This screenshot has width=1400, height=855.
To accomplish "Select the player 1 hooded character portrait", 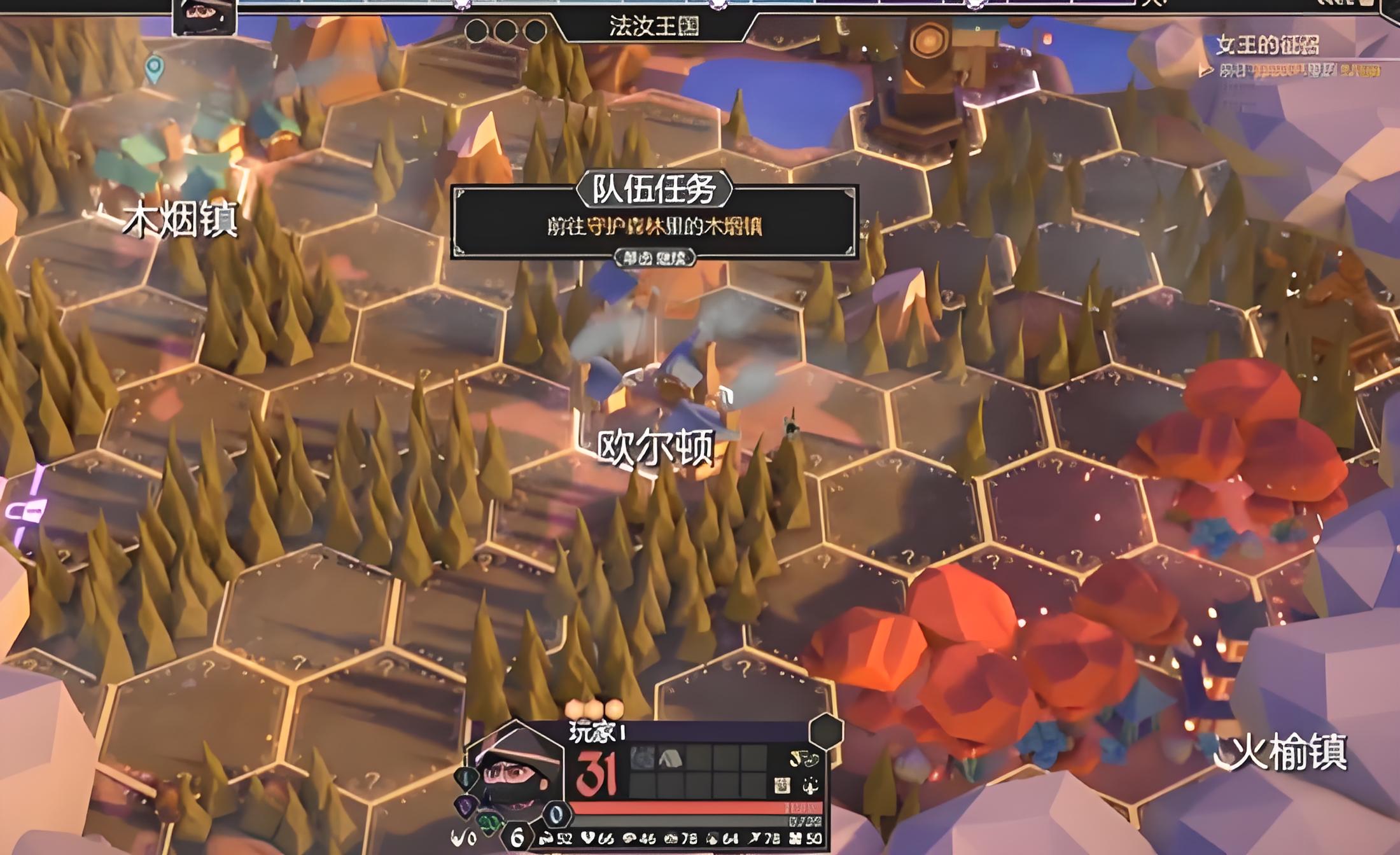I will point(514,771).
